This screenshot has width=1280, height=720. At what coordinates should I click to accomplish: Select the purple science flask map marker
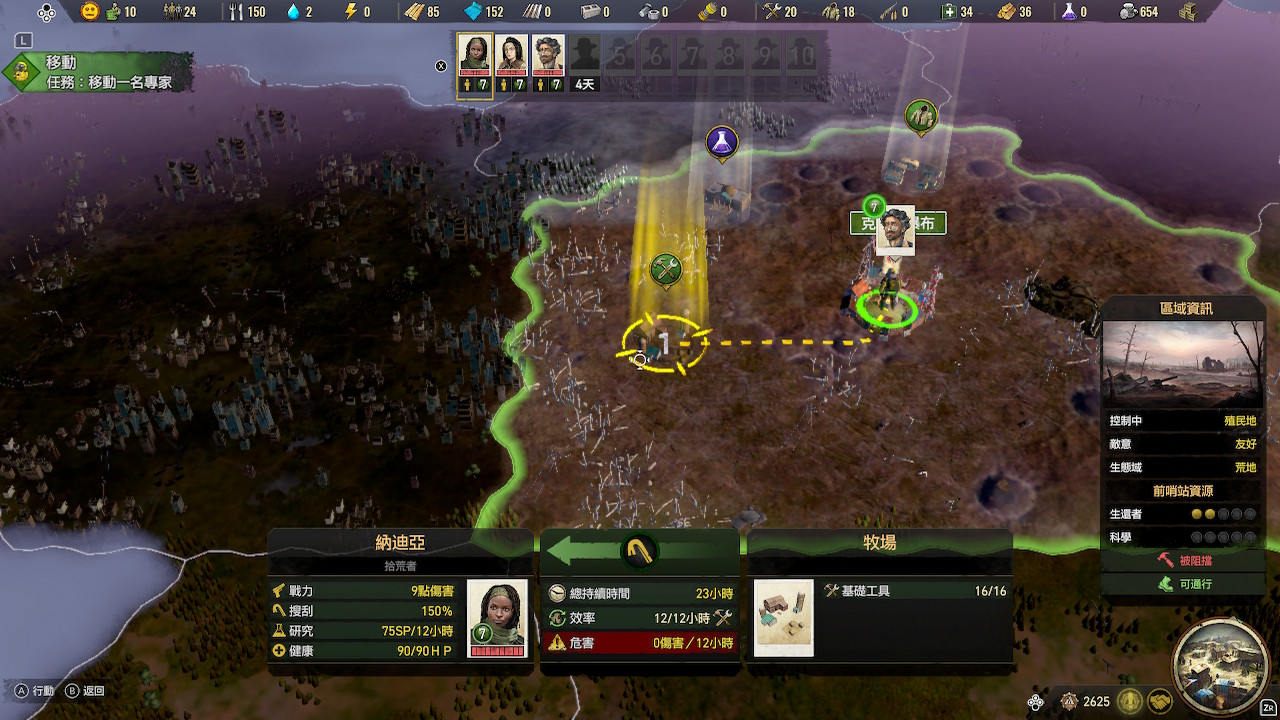click(x=721, y=143)
